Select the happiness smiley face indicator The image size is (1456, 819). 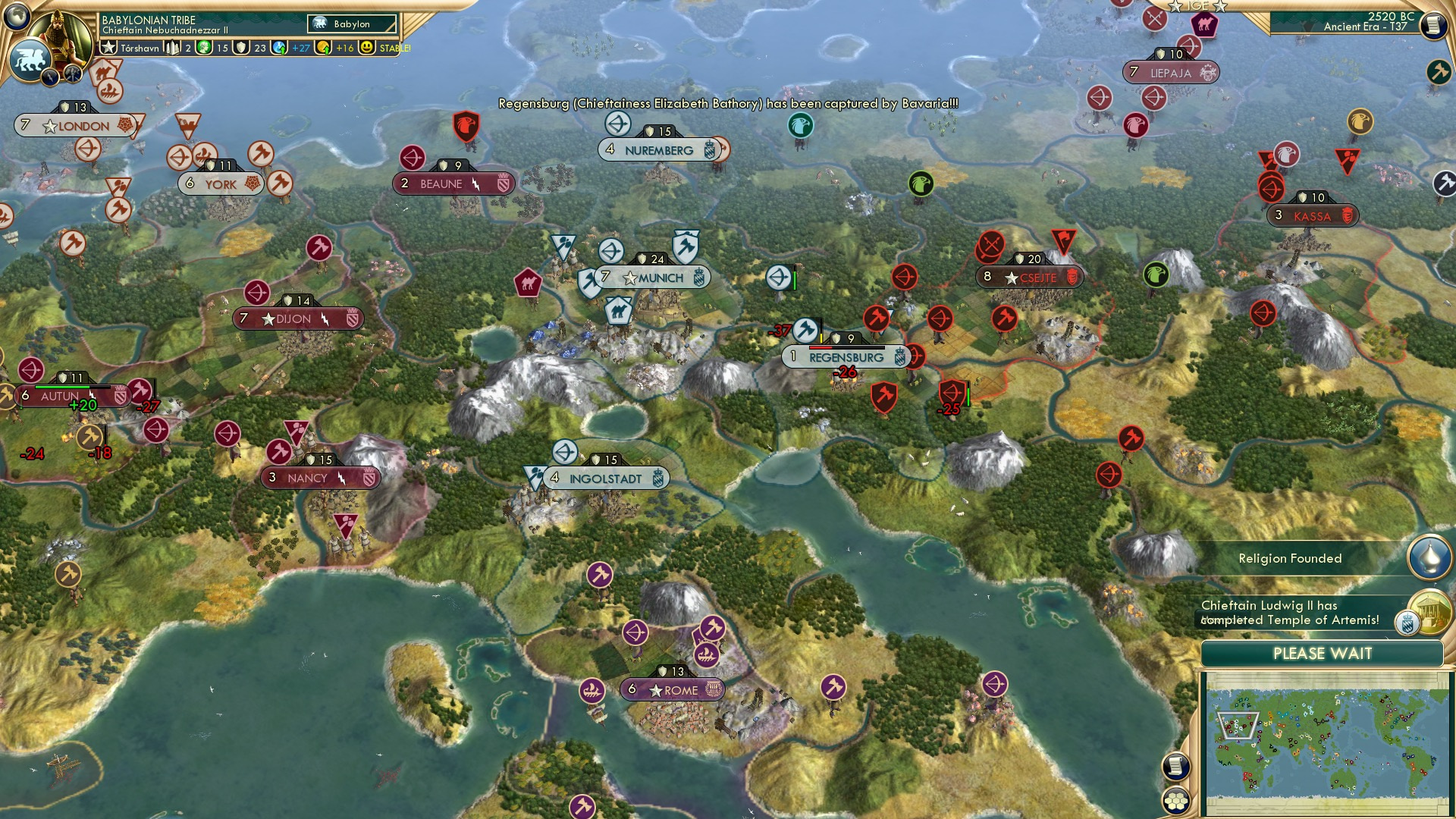(366, 47)
